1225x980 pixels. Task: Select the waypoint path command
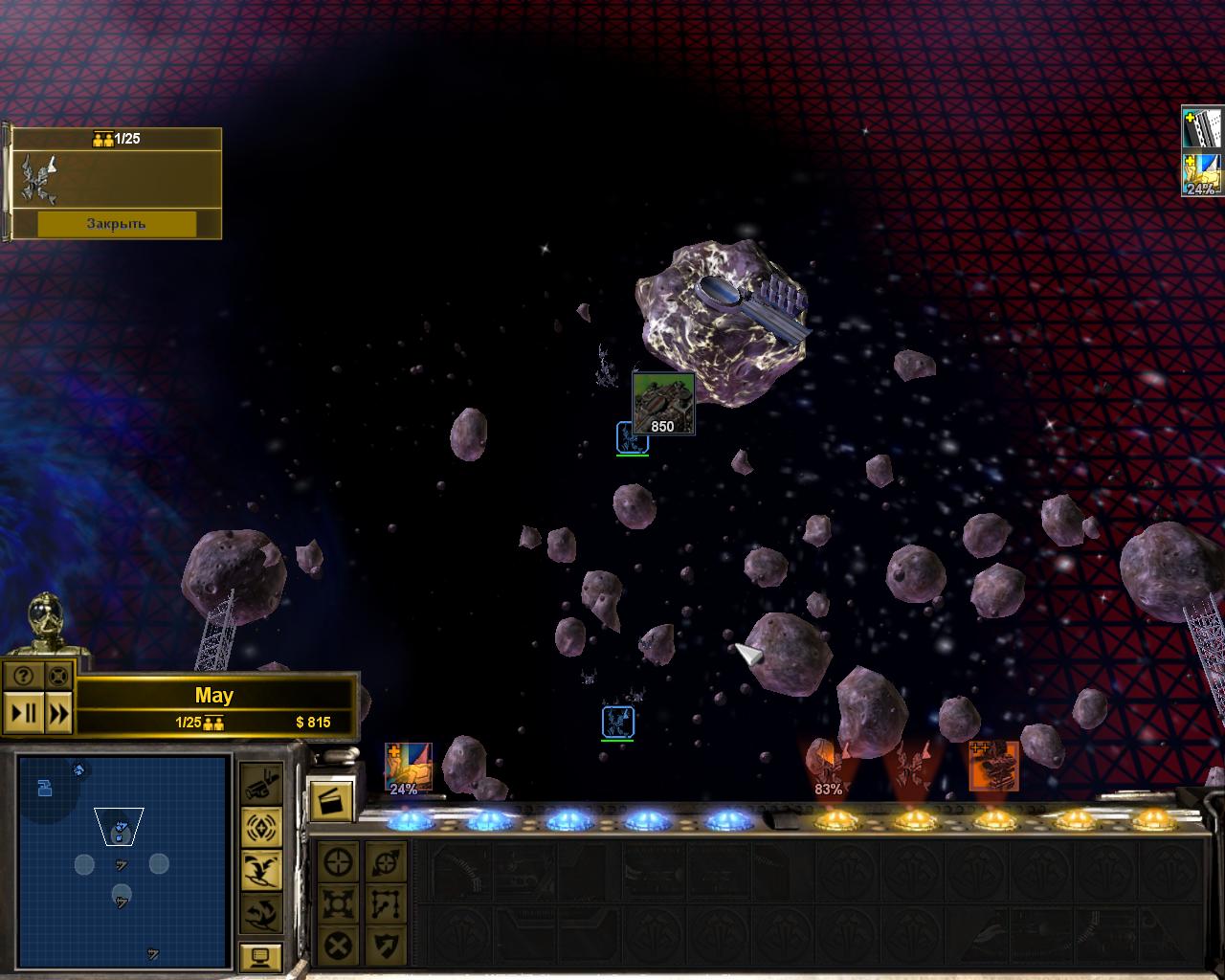[x=385, y=904]
